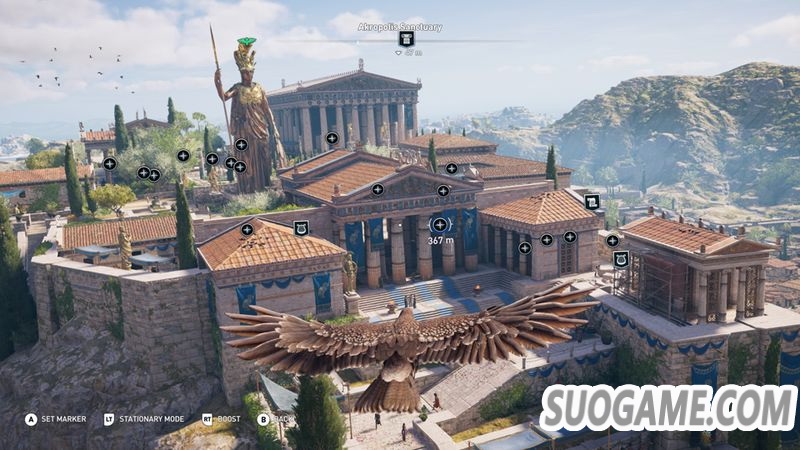800x450 pixels.
Task: Select the lyre marker above the orange-tiled roof
Action: (x=301, y=230)
